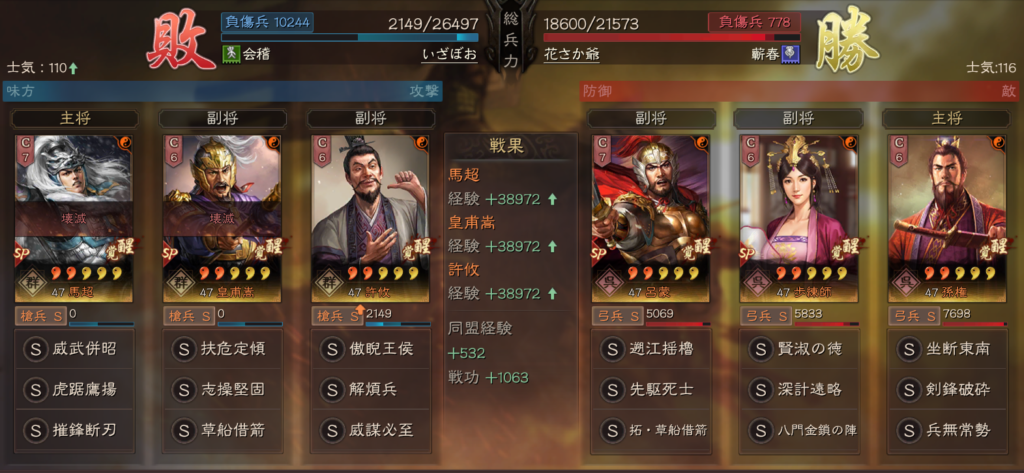Open the 傲睨王侯 skill info

370,350
